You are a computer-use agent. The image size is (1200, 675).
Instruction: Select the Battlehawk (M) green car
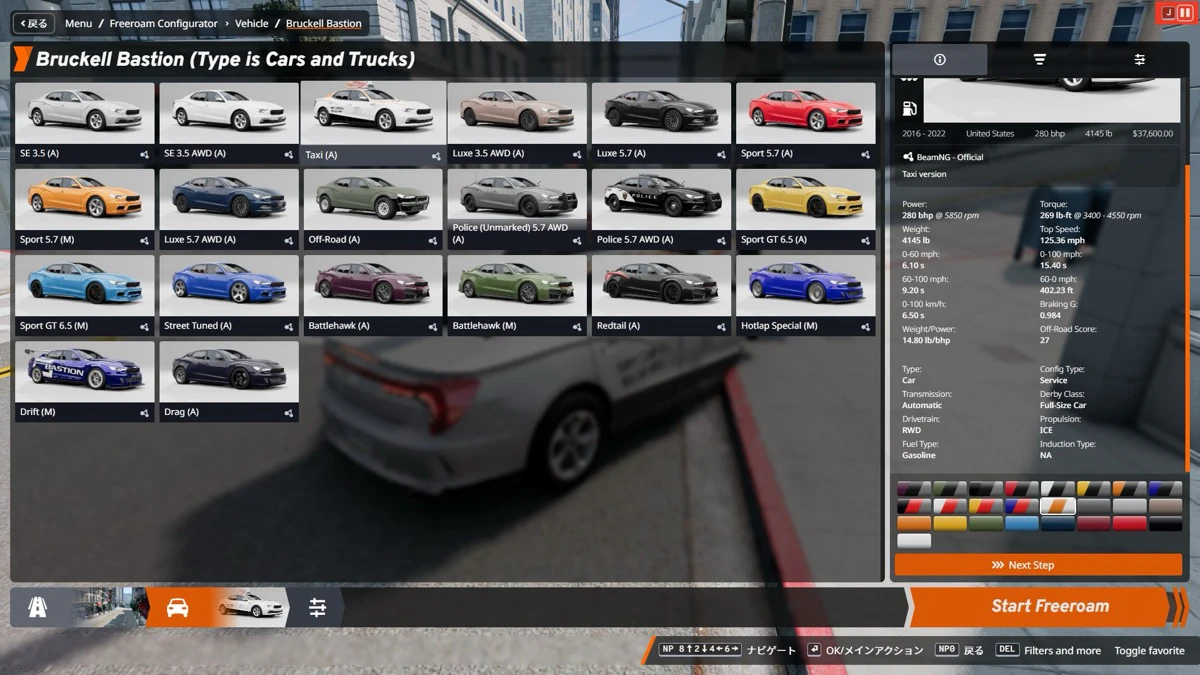pos(517,294)
